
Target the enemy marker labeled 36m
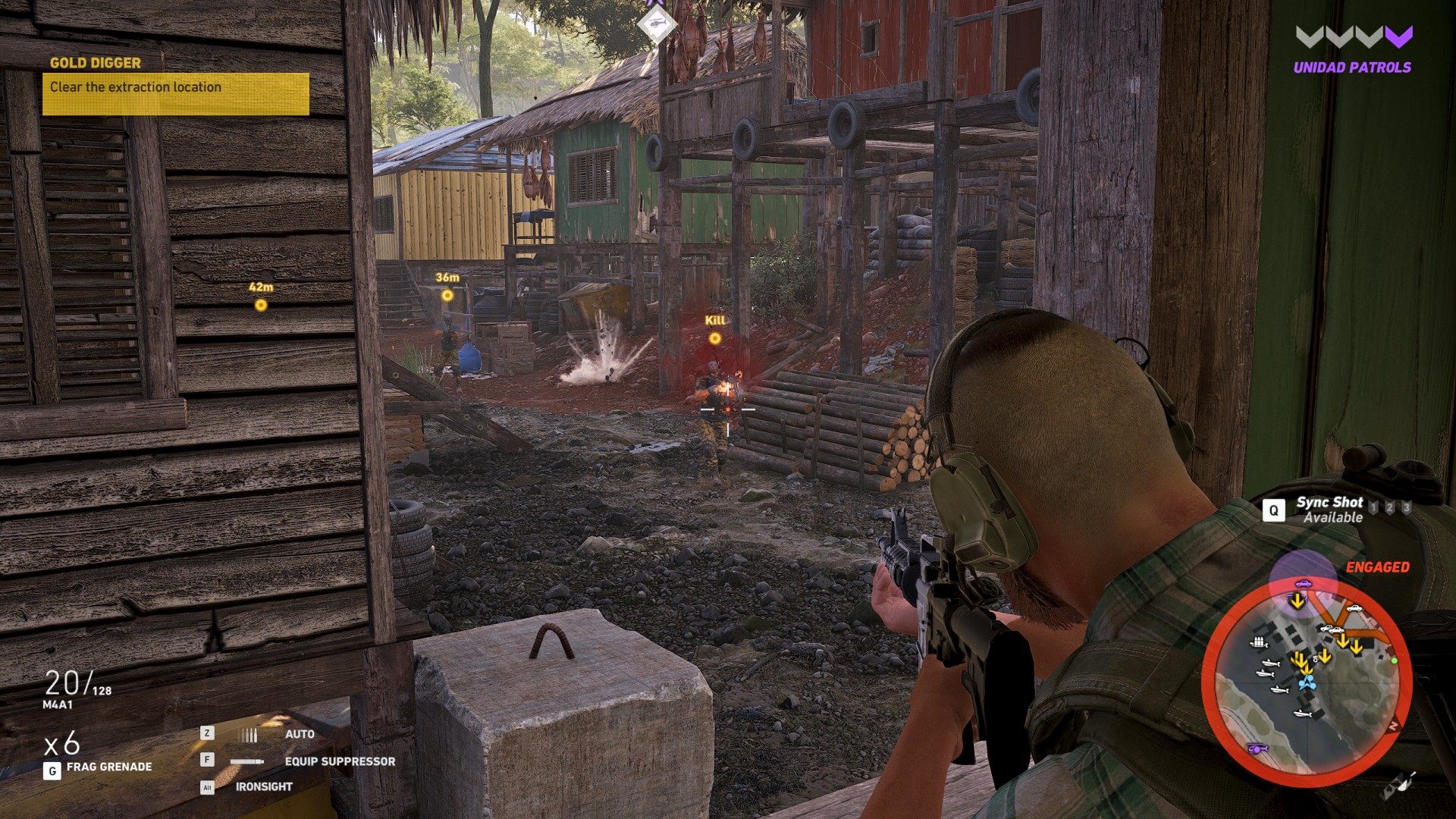pos(447,295)
